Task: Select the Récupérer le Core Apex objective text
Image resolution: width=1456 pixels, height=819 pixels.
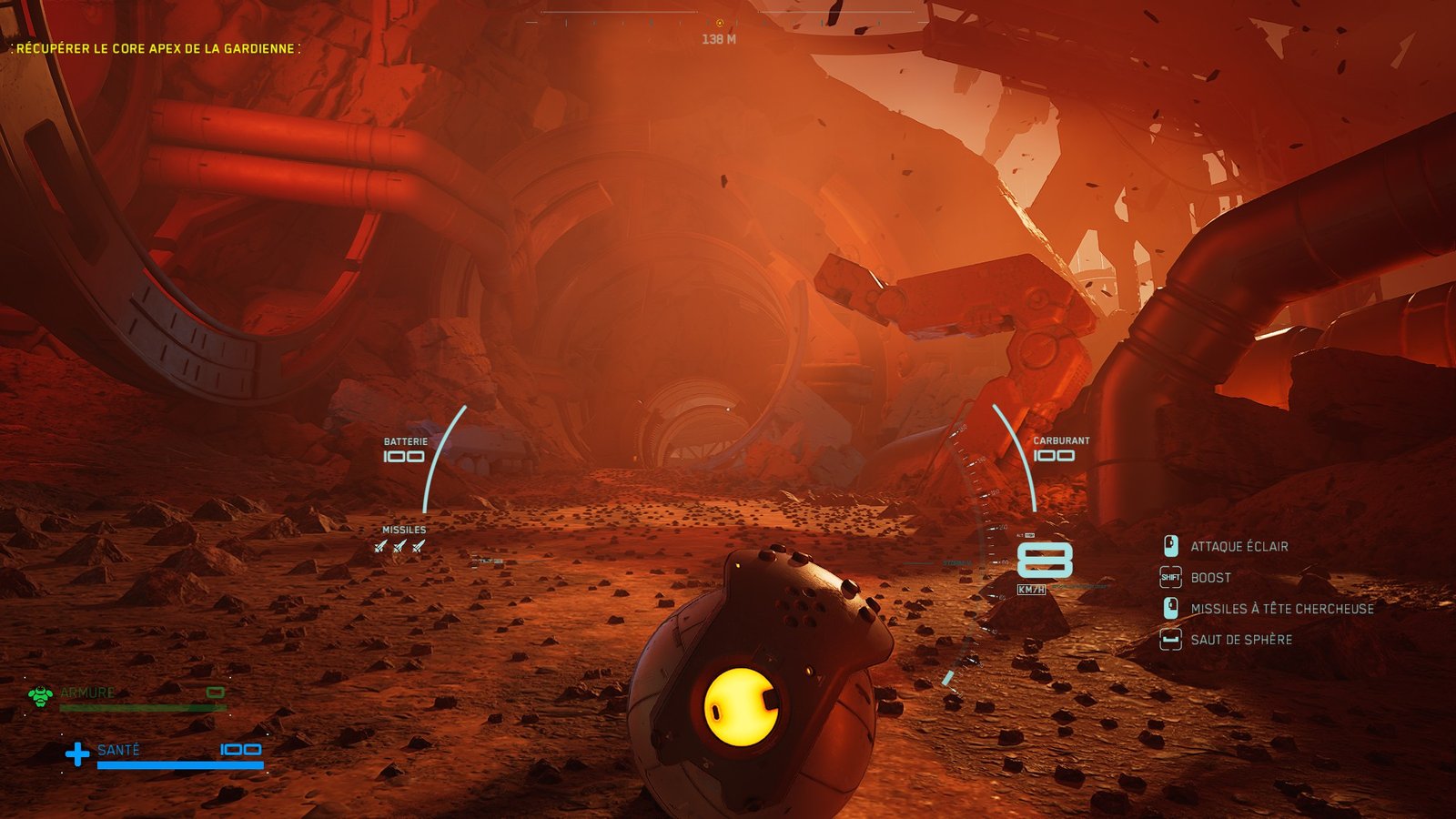Action: coord(156,48)
